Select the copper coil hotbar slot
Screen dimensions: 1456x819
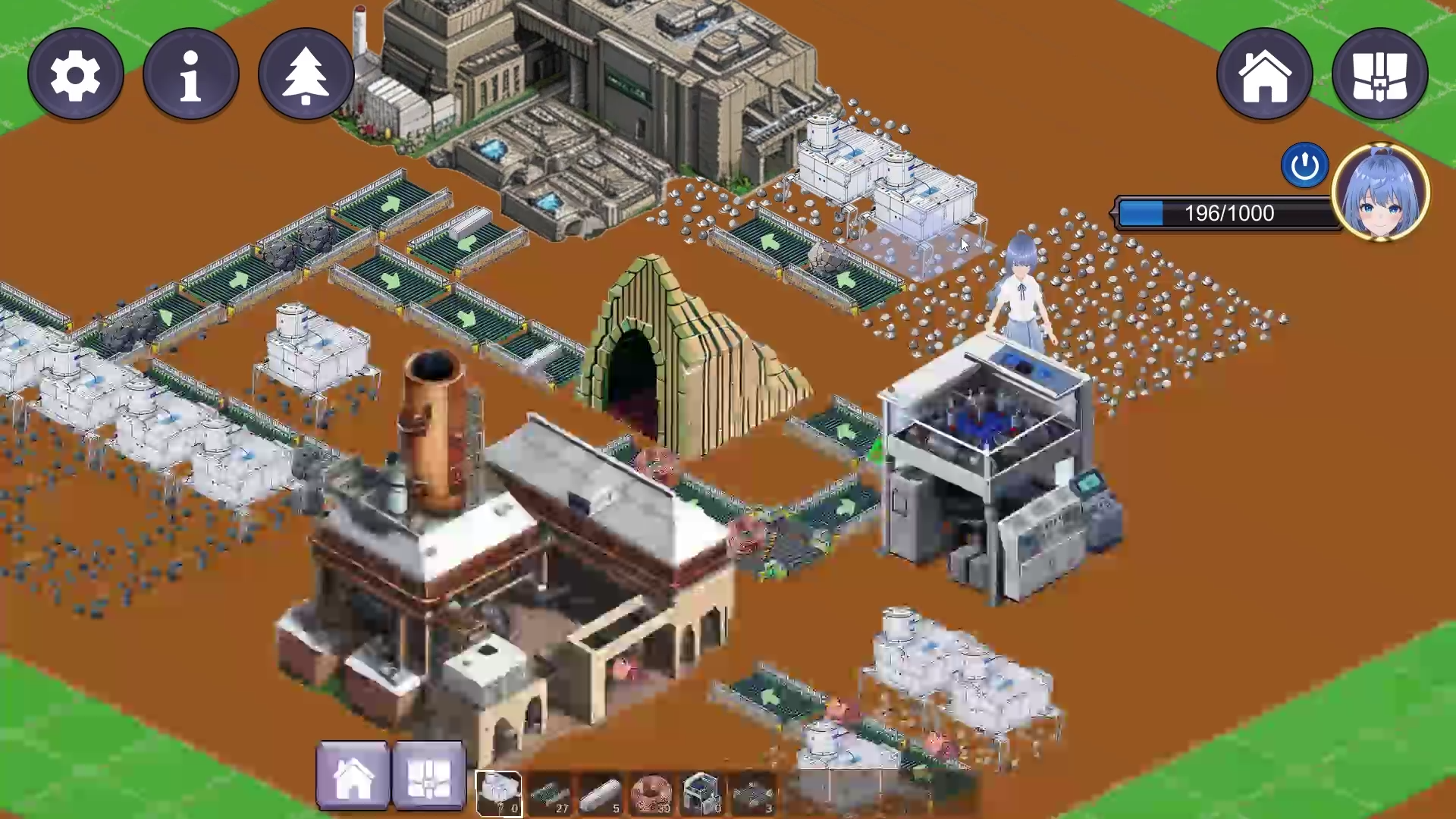[x=651, y=793]
